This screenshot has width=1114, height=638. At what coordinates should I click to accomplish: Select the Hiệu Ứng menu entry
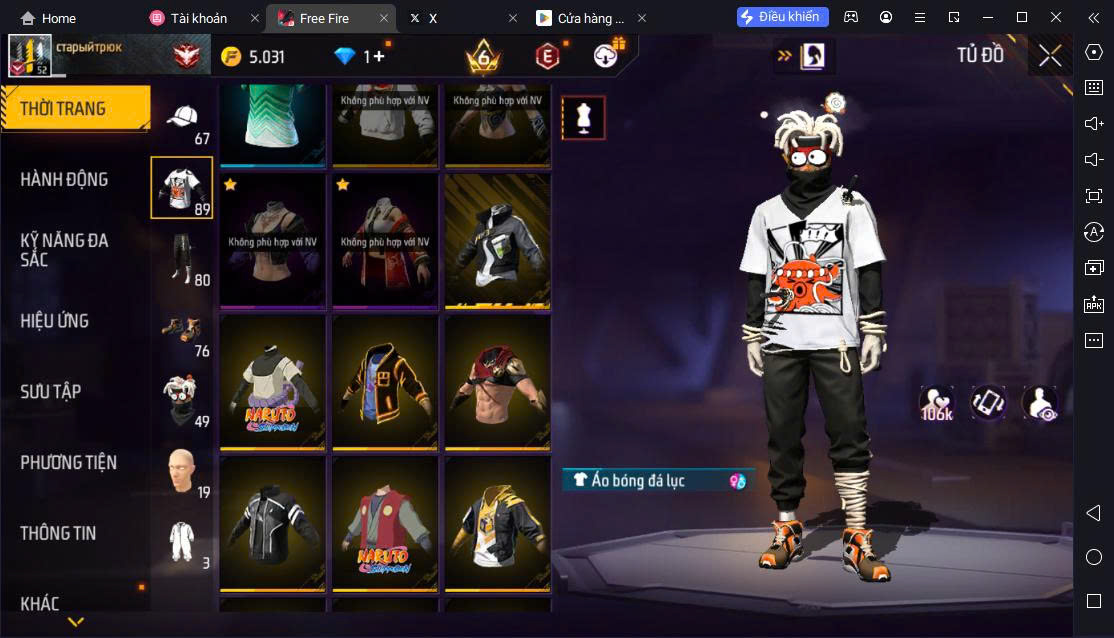55,321
